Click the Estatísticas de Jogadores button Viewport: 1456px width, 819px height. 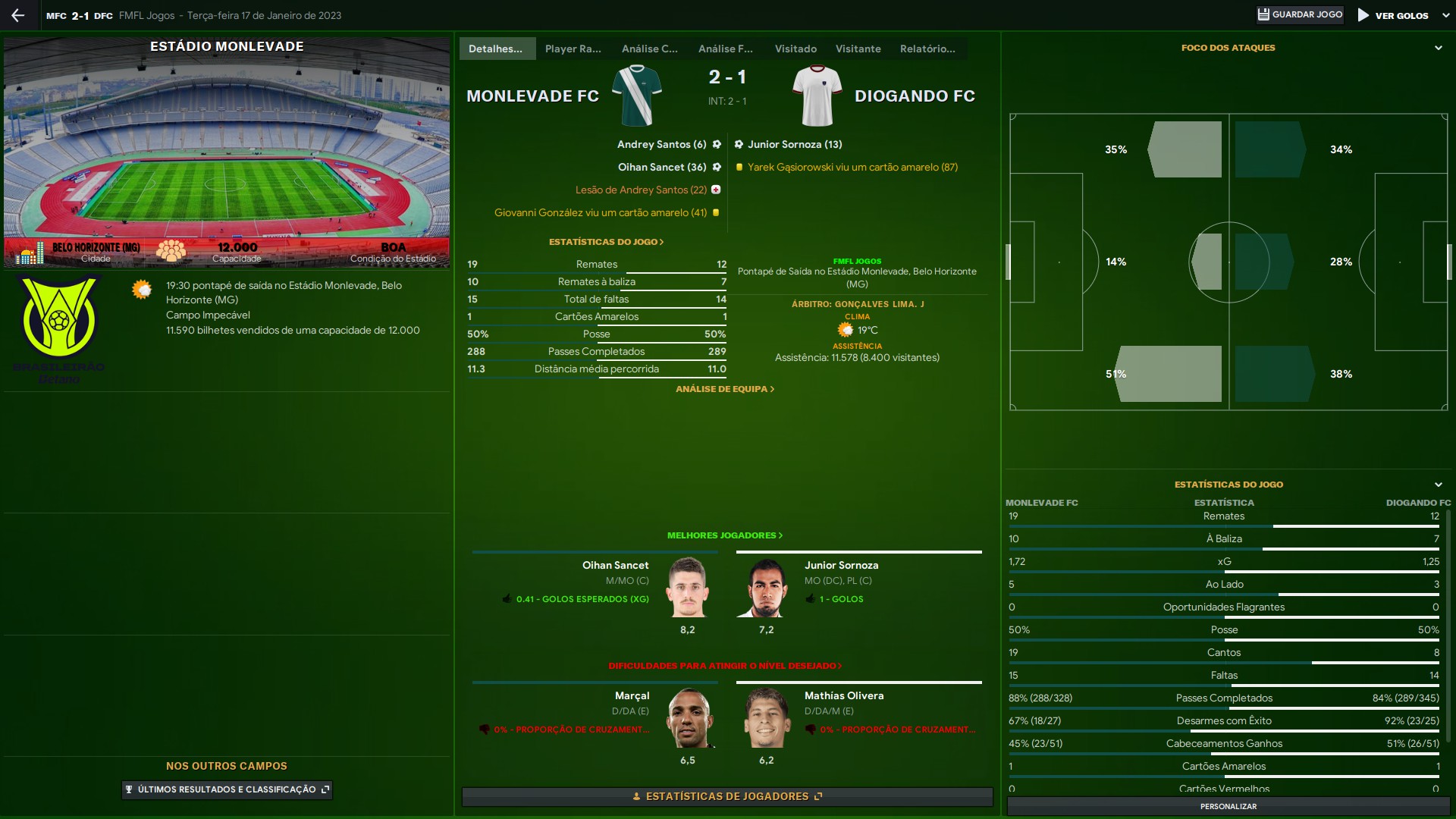click(x=727, y=796)
